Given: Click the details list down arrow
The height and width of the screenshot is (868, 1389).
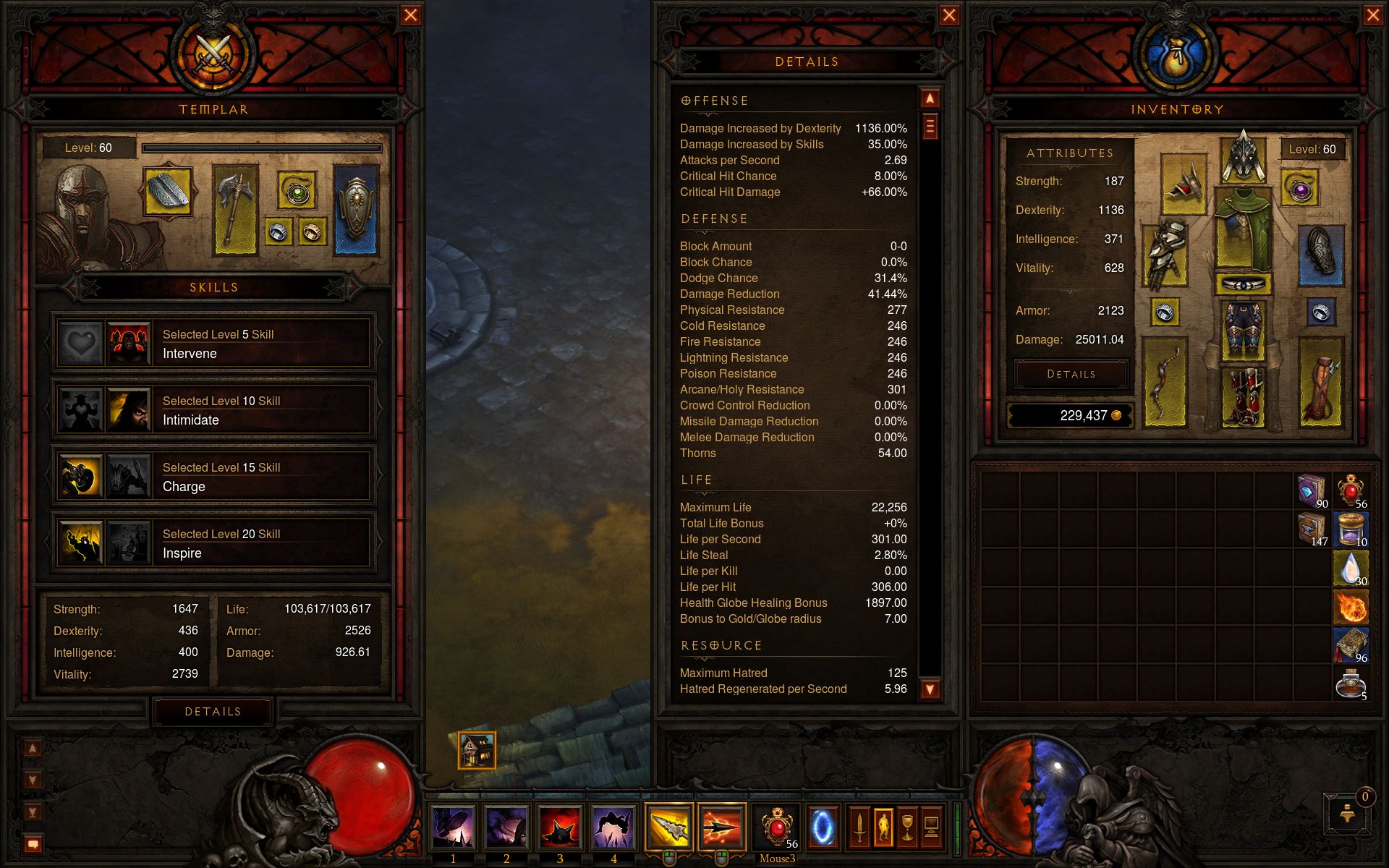Looking at the screenshot, I should (x=930, y=689).
